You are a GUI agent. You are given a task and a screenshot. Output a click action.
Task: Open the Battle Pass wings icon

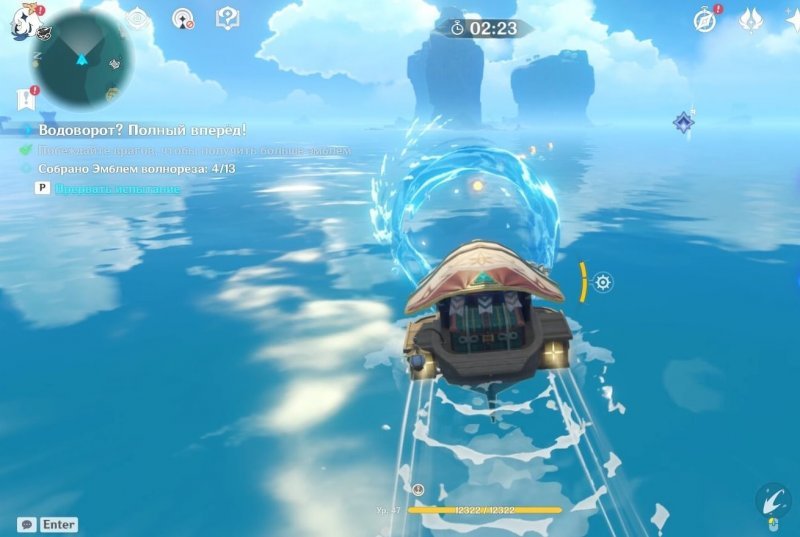(751, 20)
